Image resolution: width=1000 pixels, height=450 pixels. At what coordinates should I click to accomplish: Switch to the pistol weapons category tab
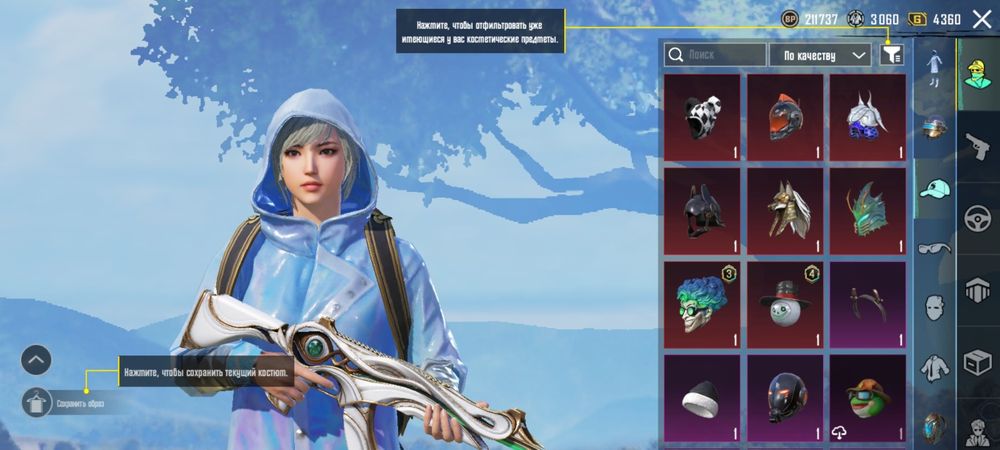[977, 148]
